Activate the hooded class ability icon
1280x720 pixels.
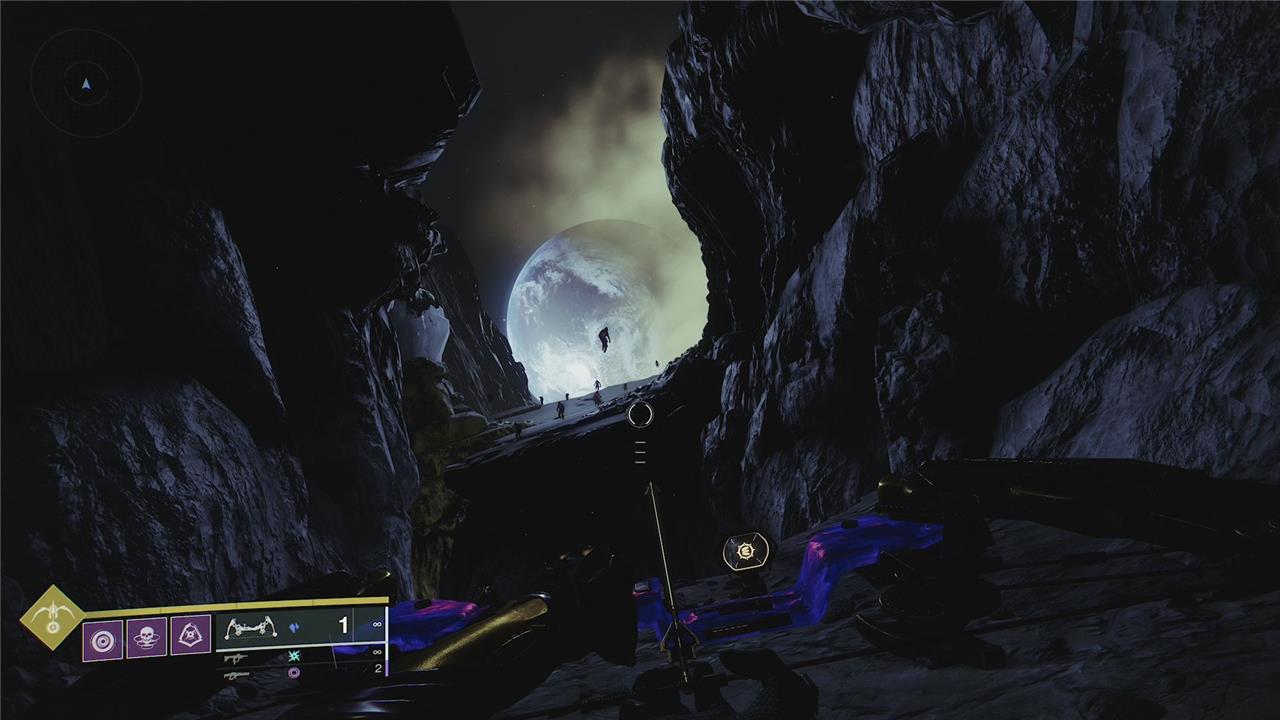190,635
